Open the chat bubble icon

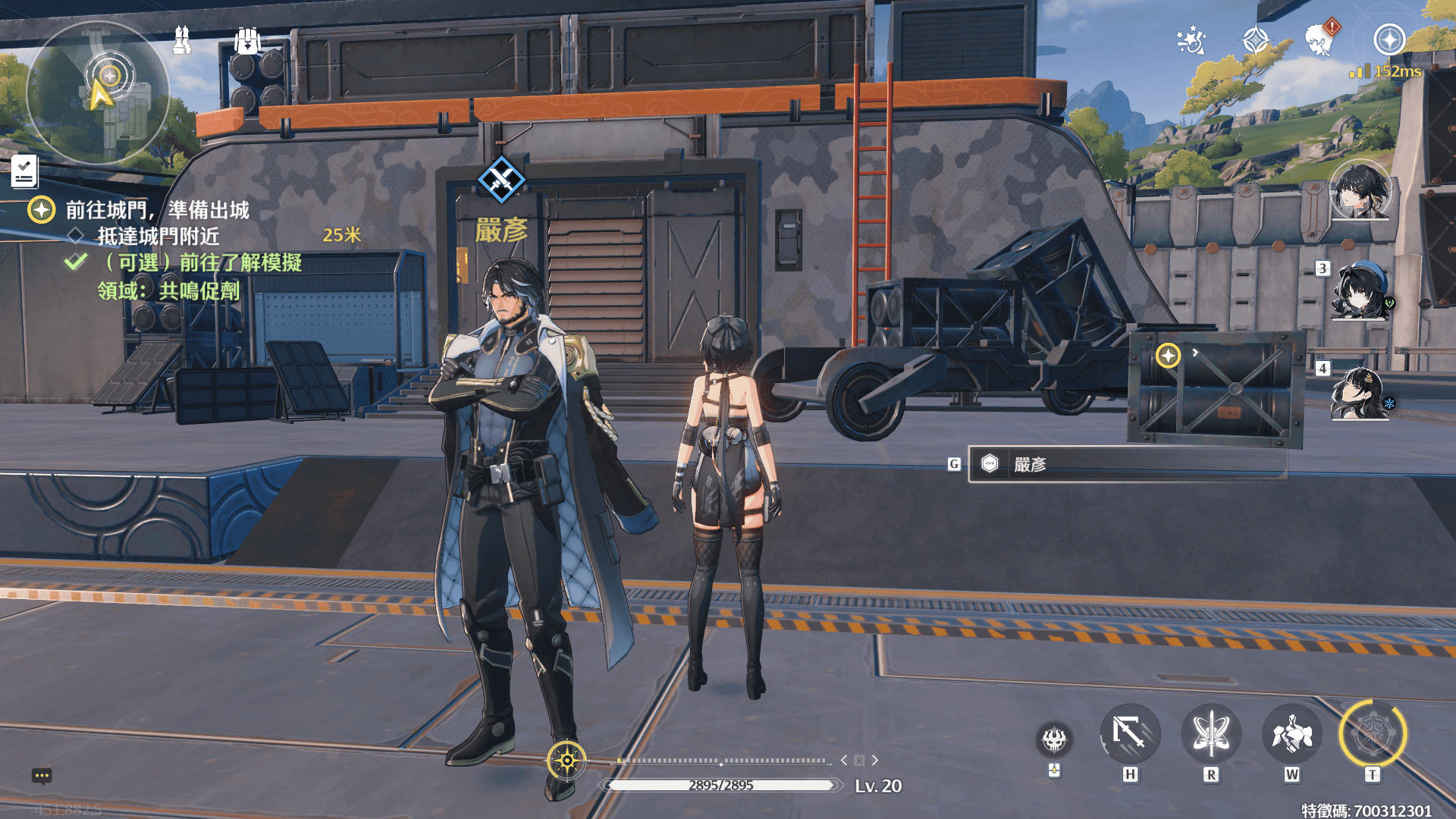pos(42,776)
